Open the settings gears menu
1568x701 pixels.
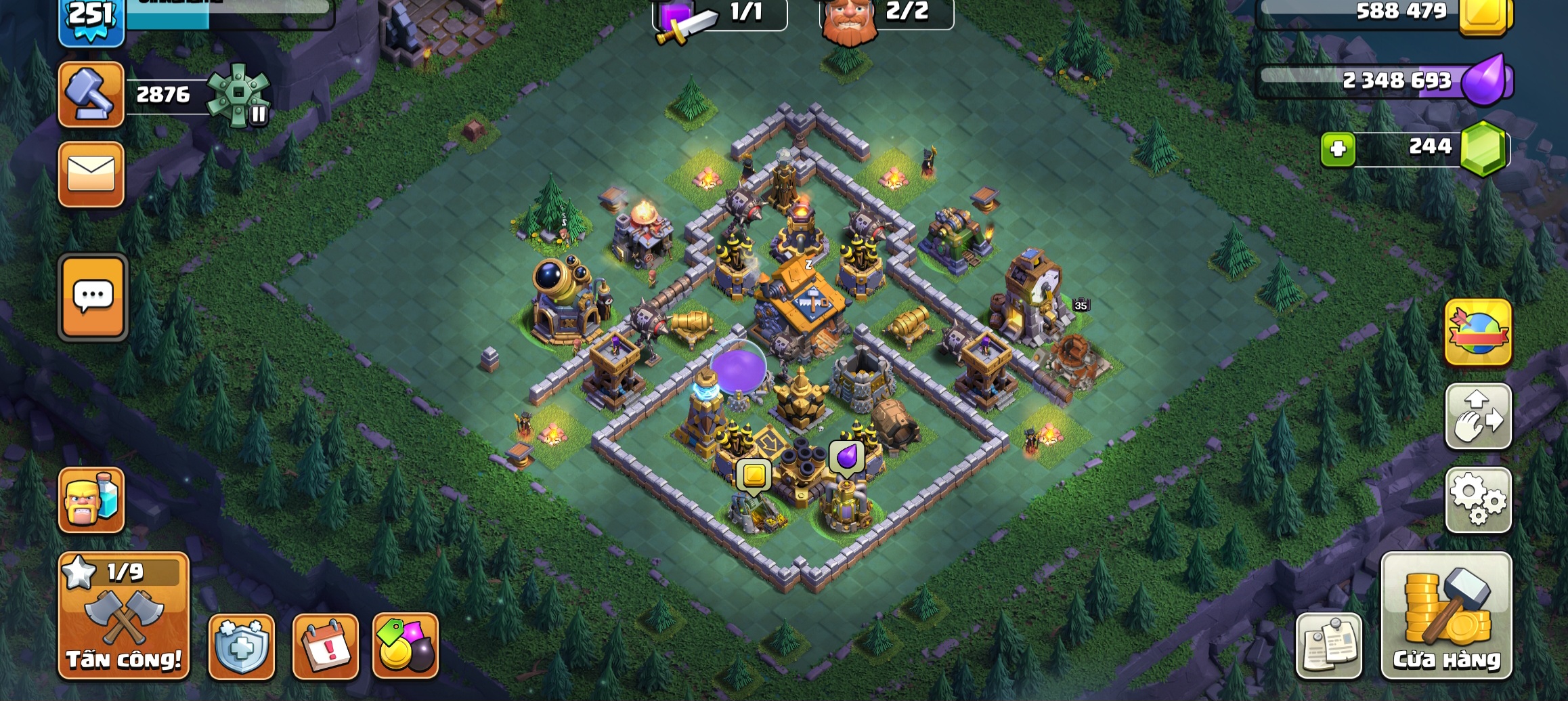coord(1478,499)
